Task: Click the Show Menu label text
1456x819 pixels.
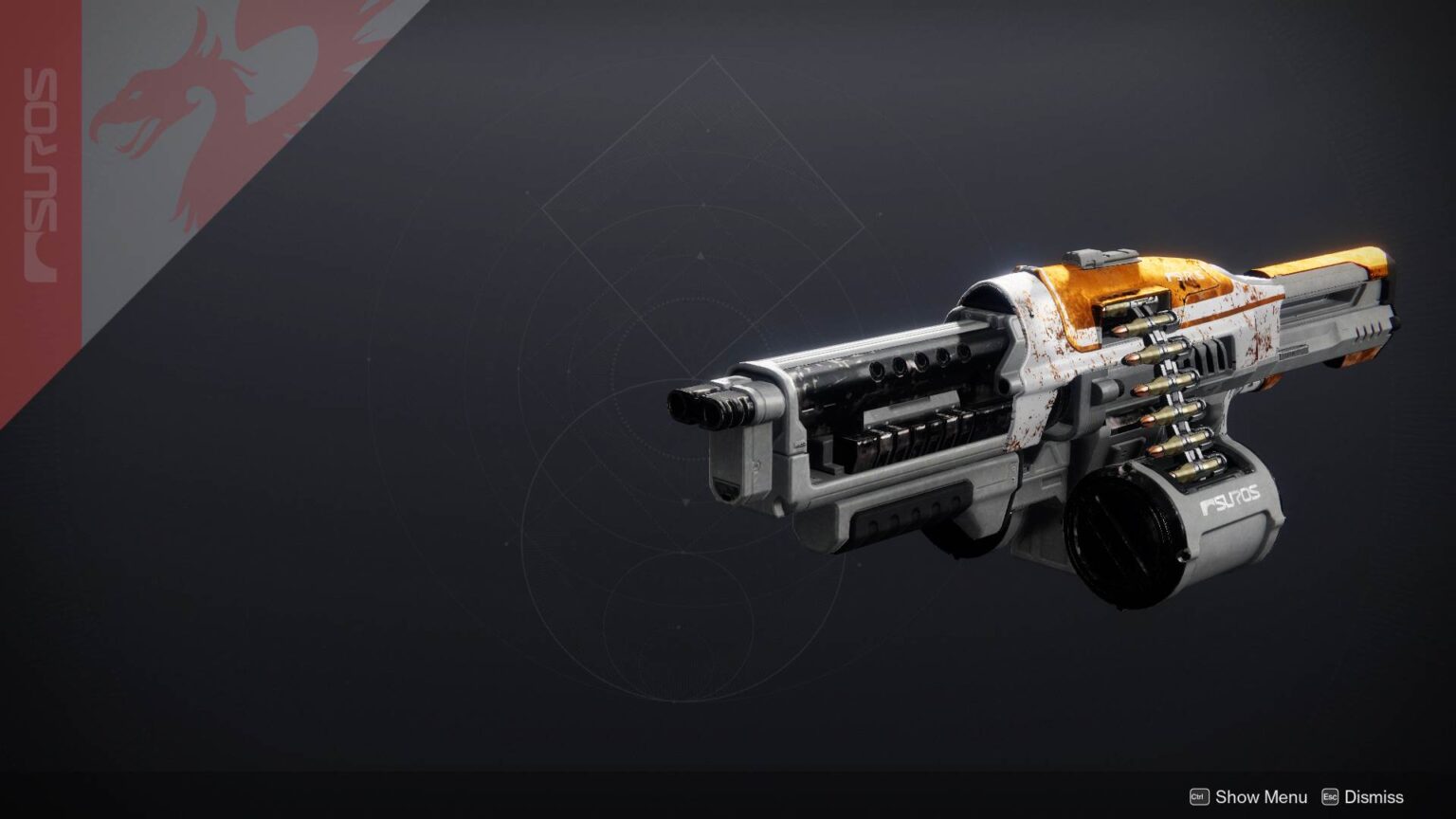Action: pyautogui.click(x=1261, y=797)
